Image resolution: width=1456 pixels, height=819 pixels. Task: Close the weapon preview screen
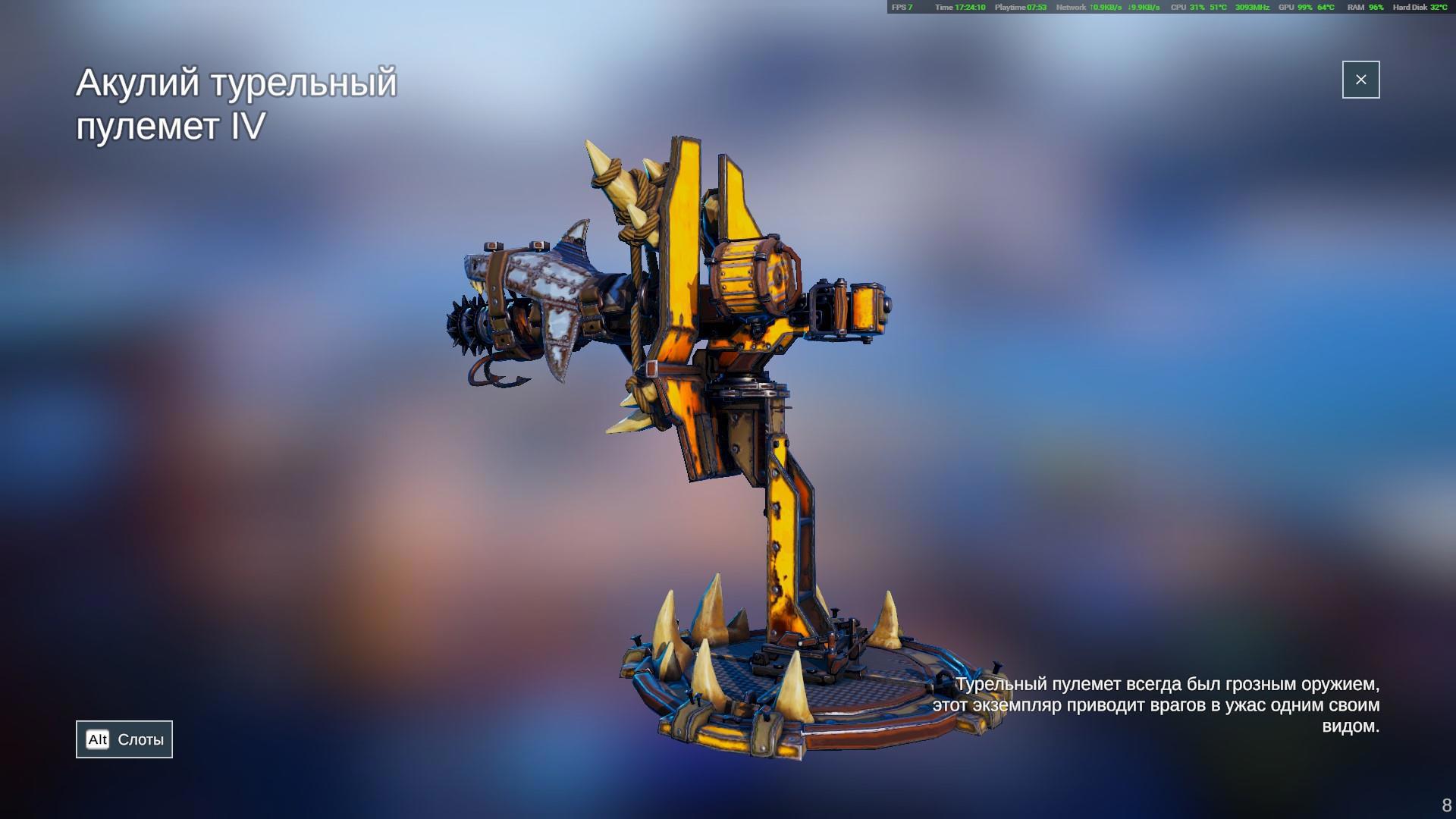[x=1360, y=80]
